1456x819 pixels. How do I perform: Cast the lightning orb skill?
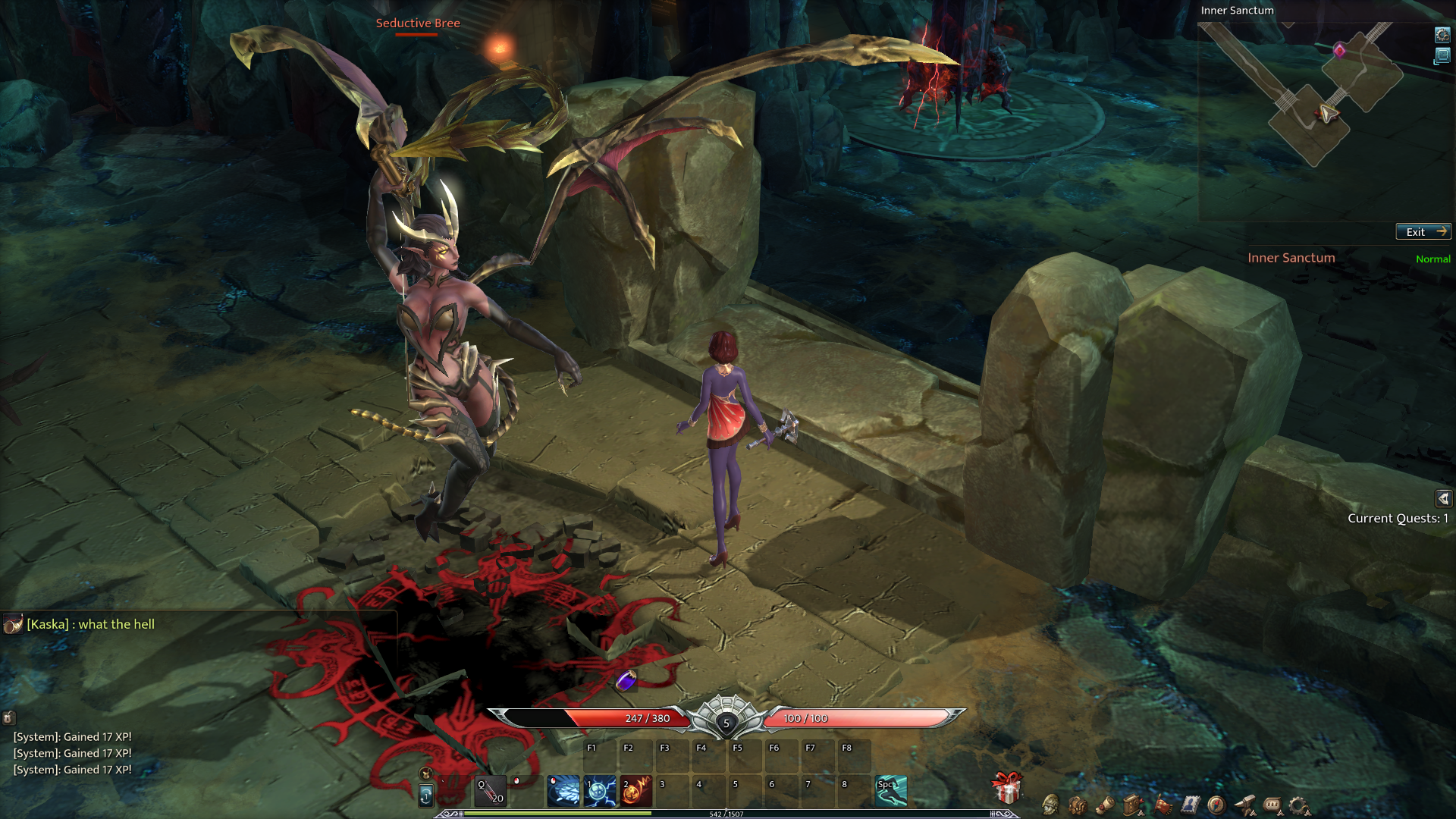pos(600,791)
